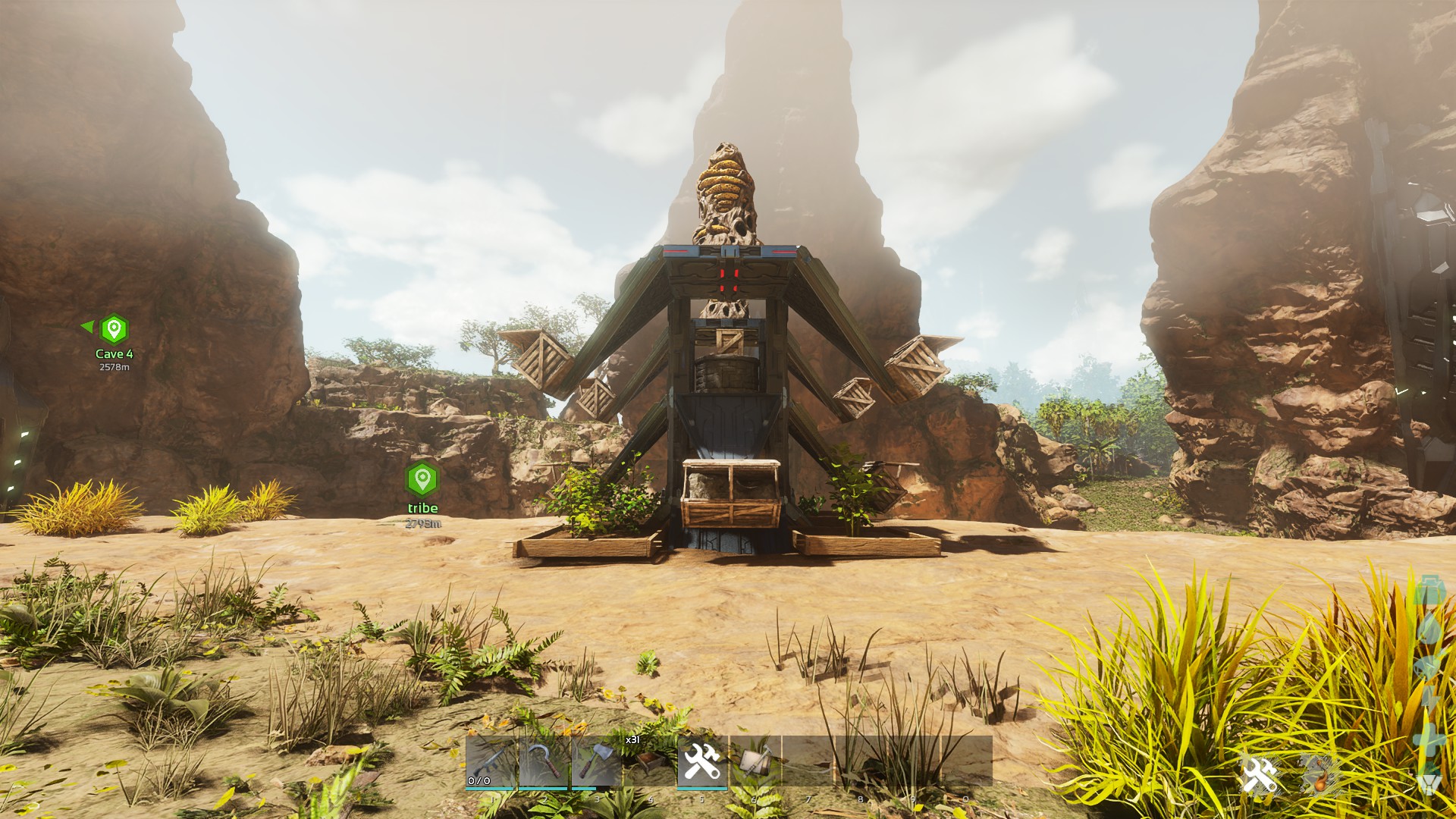The width and height of the screenshot is (1456, 819).
Task: Click the tribe waypoint marker
Action: pyautogui.click(x=422, y=479)
